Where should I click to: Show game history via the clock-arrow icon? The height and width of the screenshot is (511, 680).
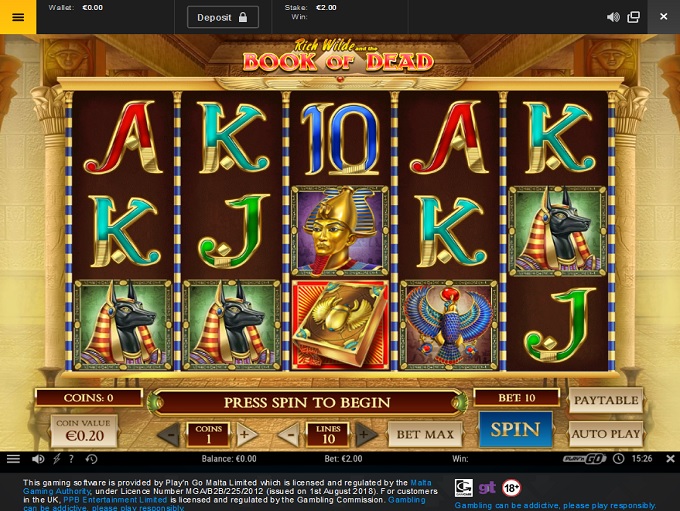click(x=91, y=459)
